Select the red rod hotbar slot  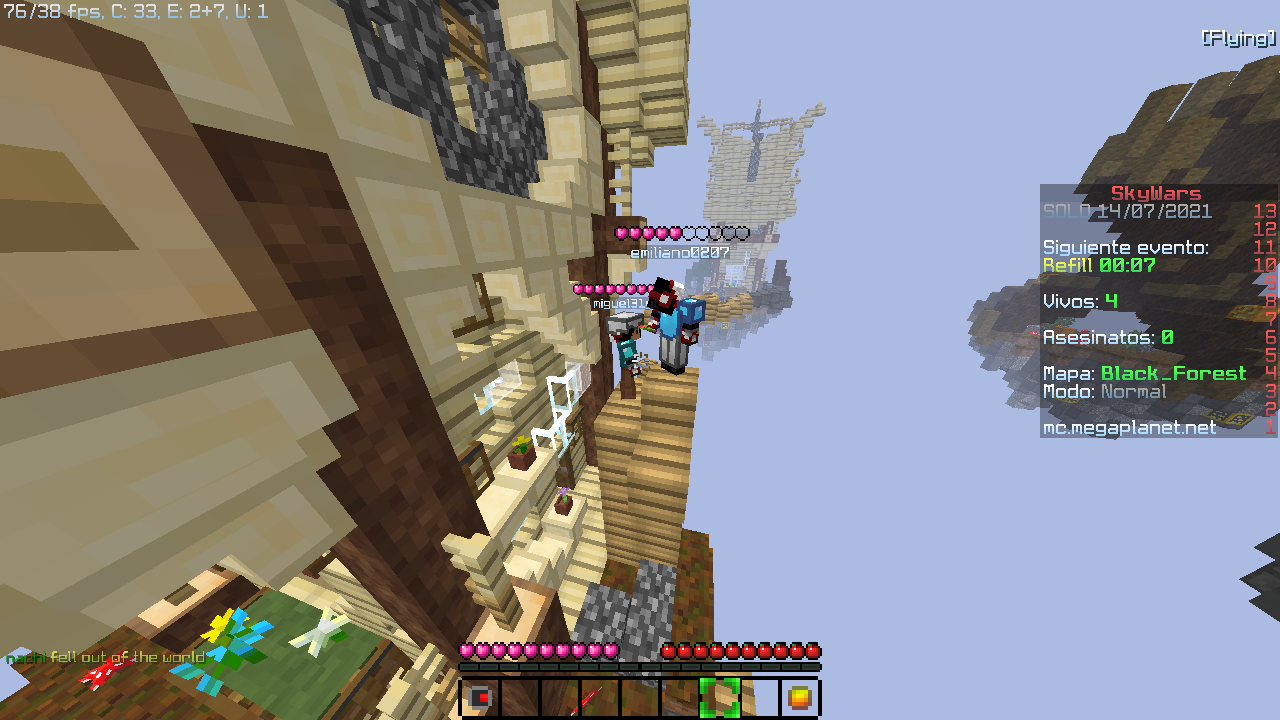(x=599, y=697)
